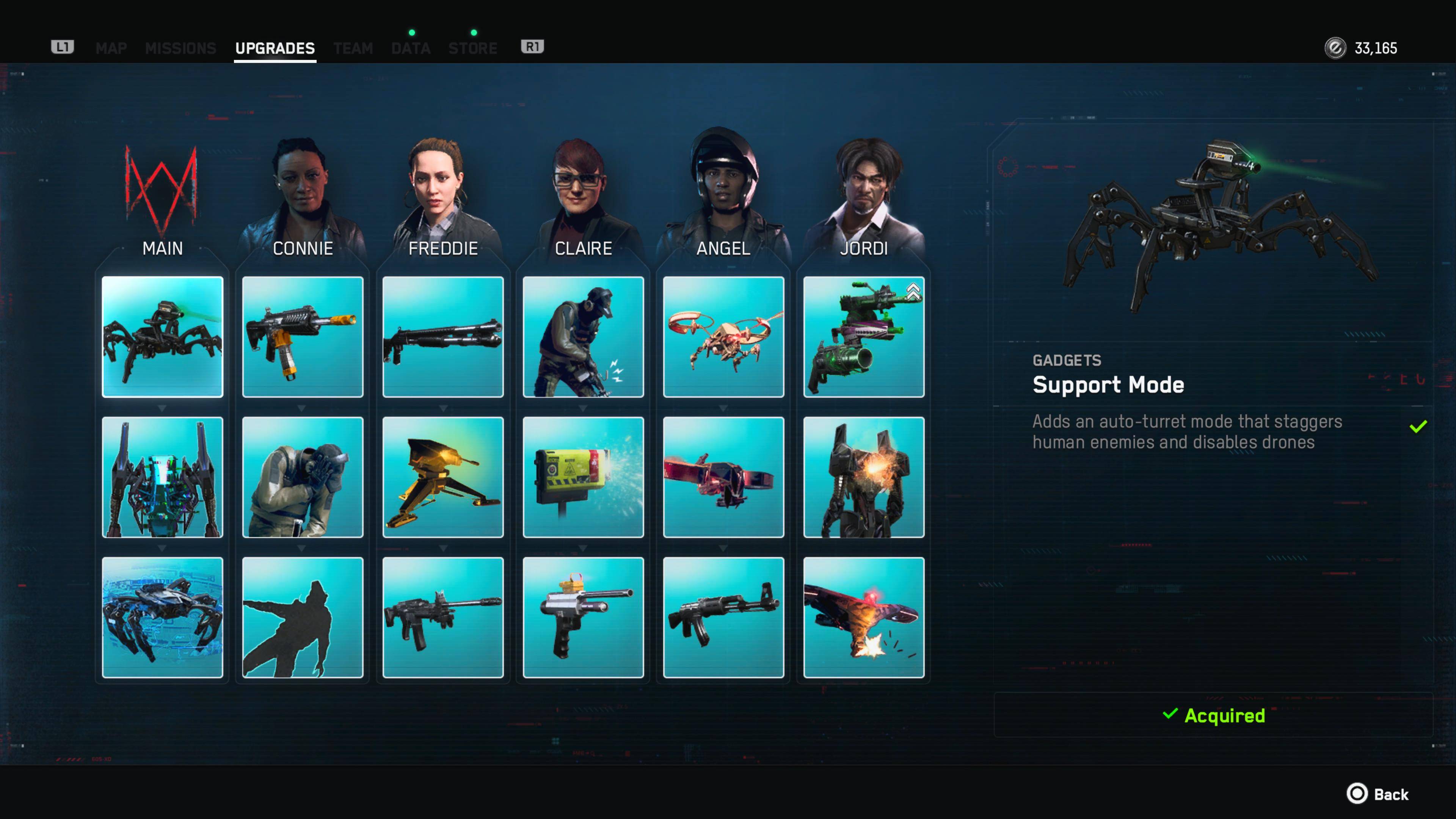The image size is (1456, 819).
Task: Open Freddie's orange auto-turret upgrade
Action: (x=442, y=477)
